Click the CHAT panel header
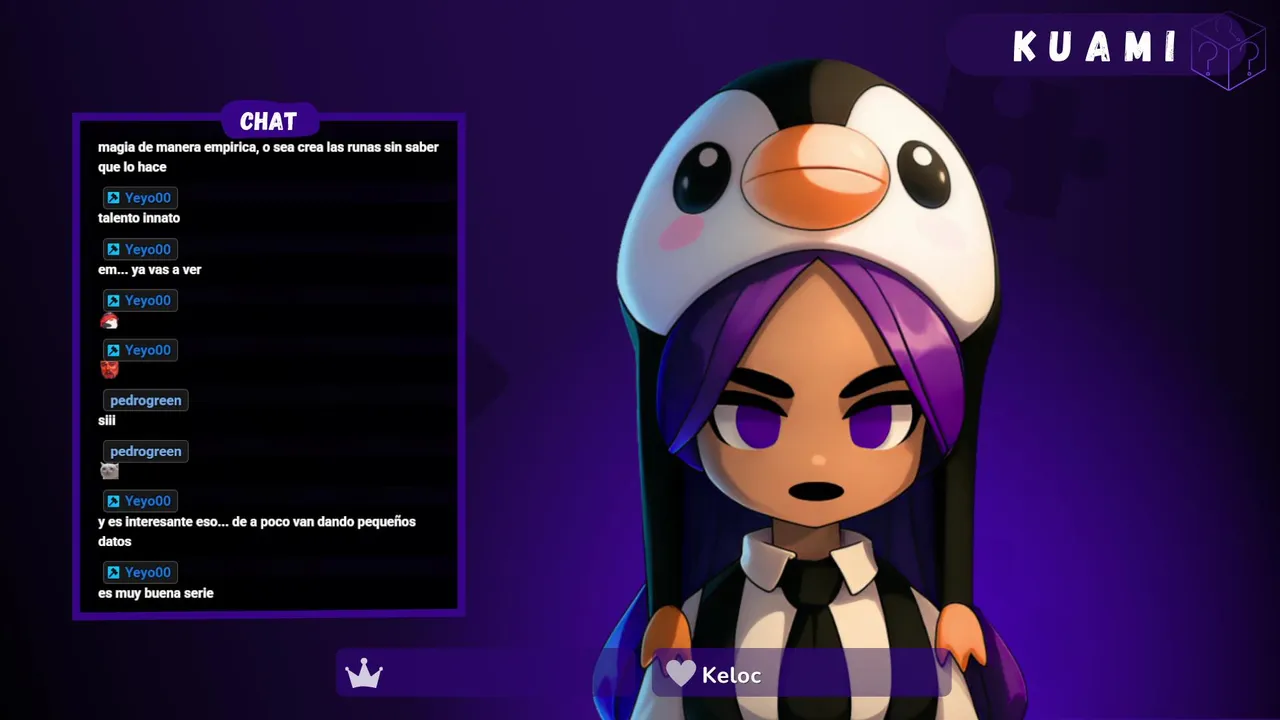Image resolution: width=1280 pixels, height=720 pixels. click(x=268, y=121)
